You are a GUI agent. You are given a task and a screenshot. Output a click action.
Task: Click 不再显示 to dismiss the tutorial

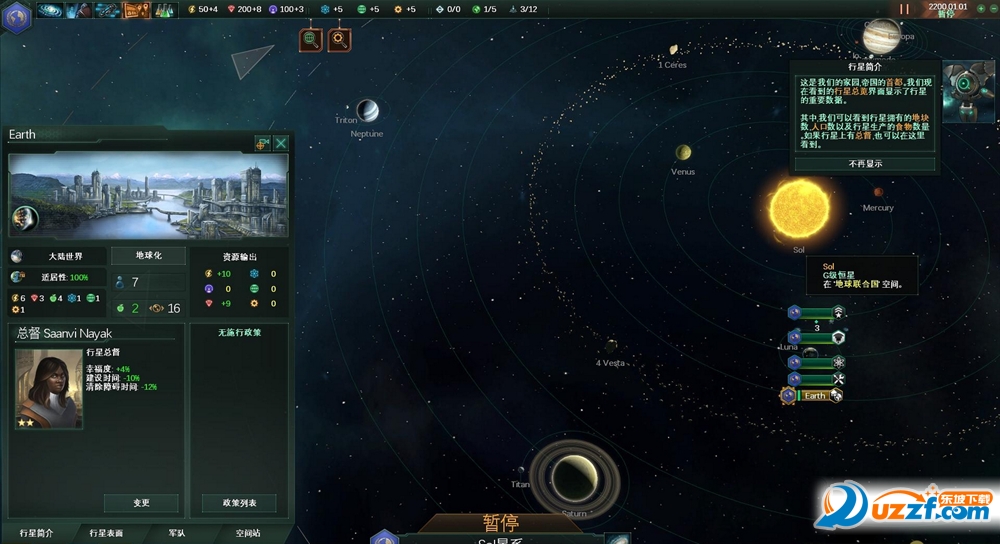coord(865,163)
